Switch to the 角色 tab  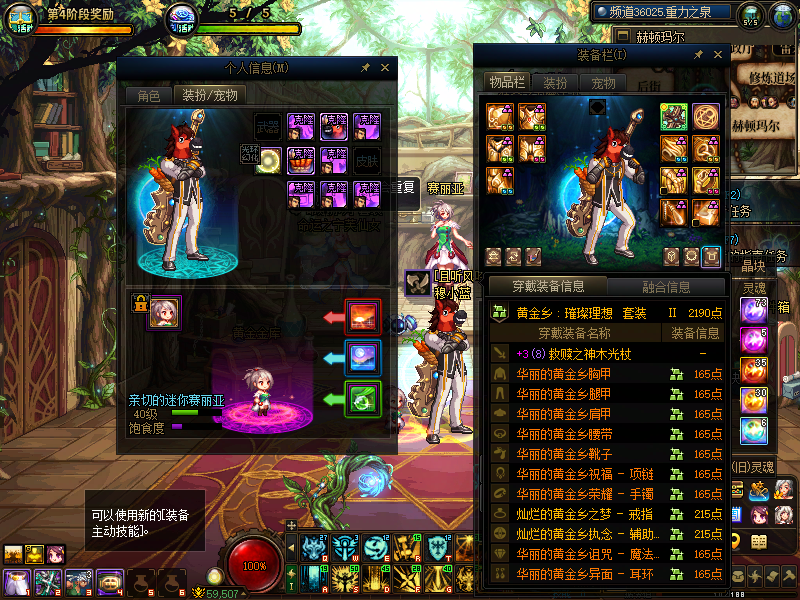(148, 96)
